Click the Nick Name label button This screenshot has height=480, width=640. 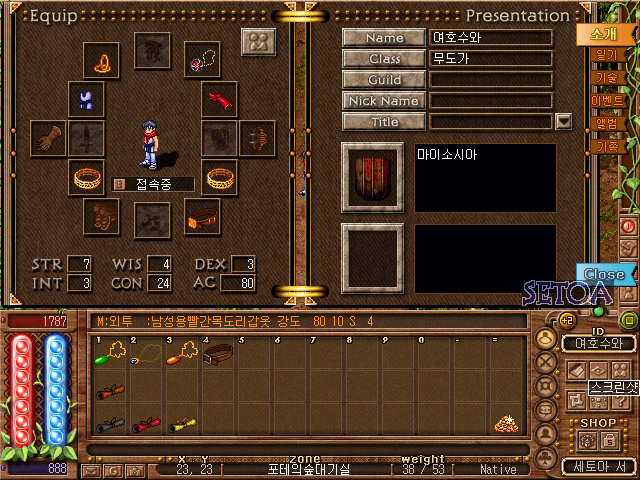tap(384, 101)
